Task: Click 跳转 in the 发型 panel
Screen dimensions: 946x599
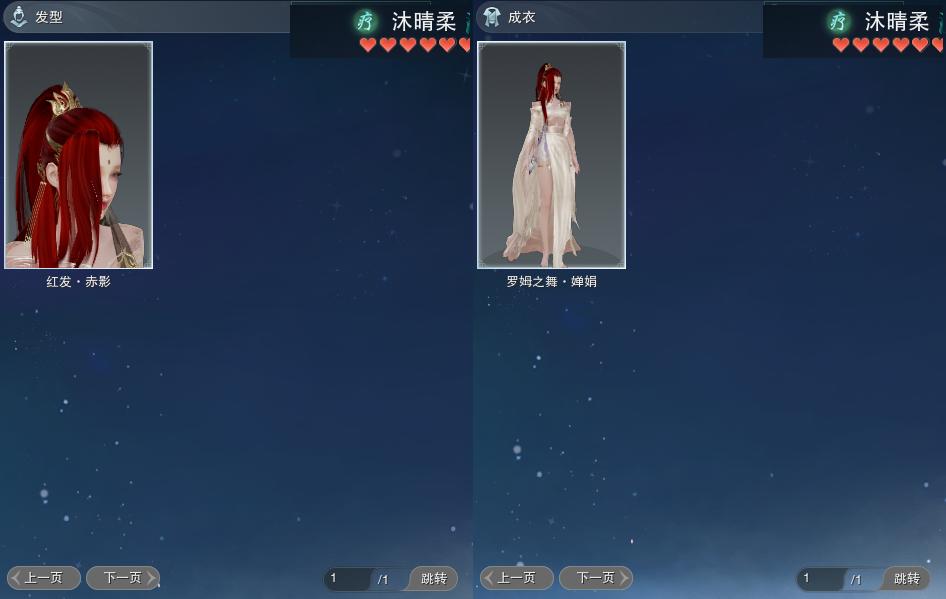Action: (433, 579)
